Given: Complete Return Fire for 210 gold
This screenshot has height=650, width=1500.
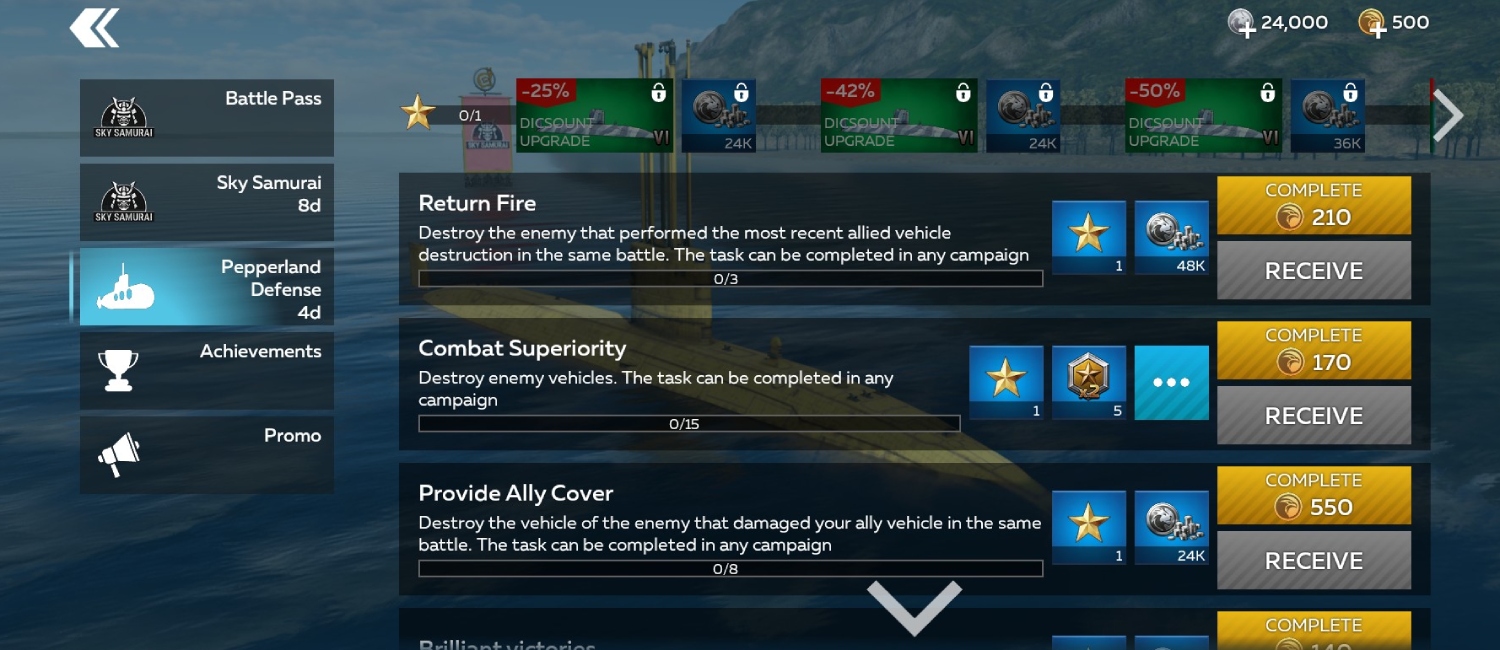Looking at the screenshot, I should 1313,205.
